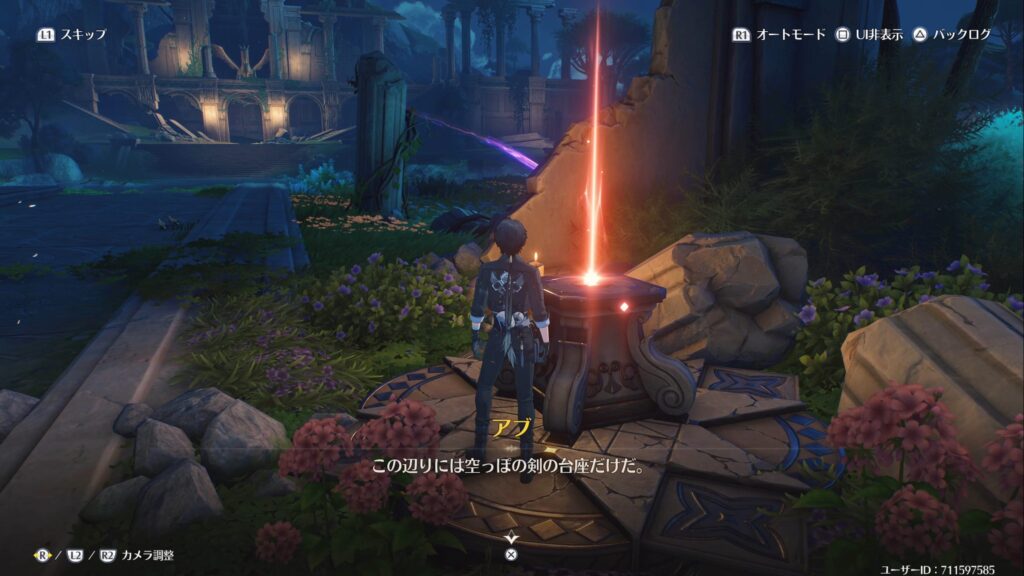Viewport: 1024px width, 576px height.
Task: Hide the interface with UI非表示
Action: click(870, 34)
